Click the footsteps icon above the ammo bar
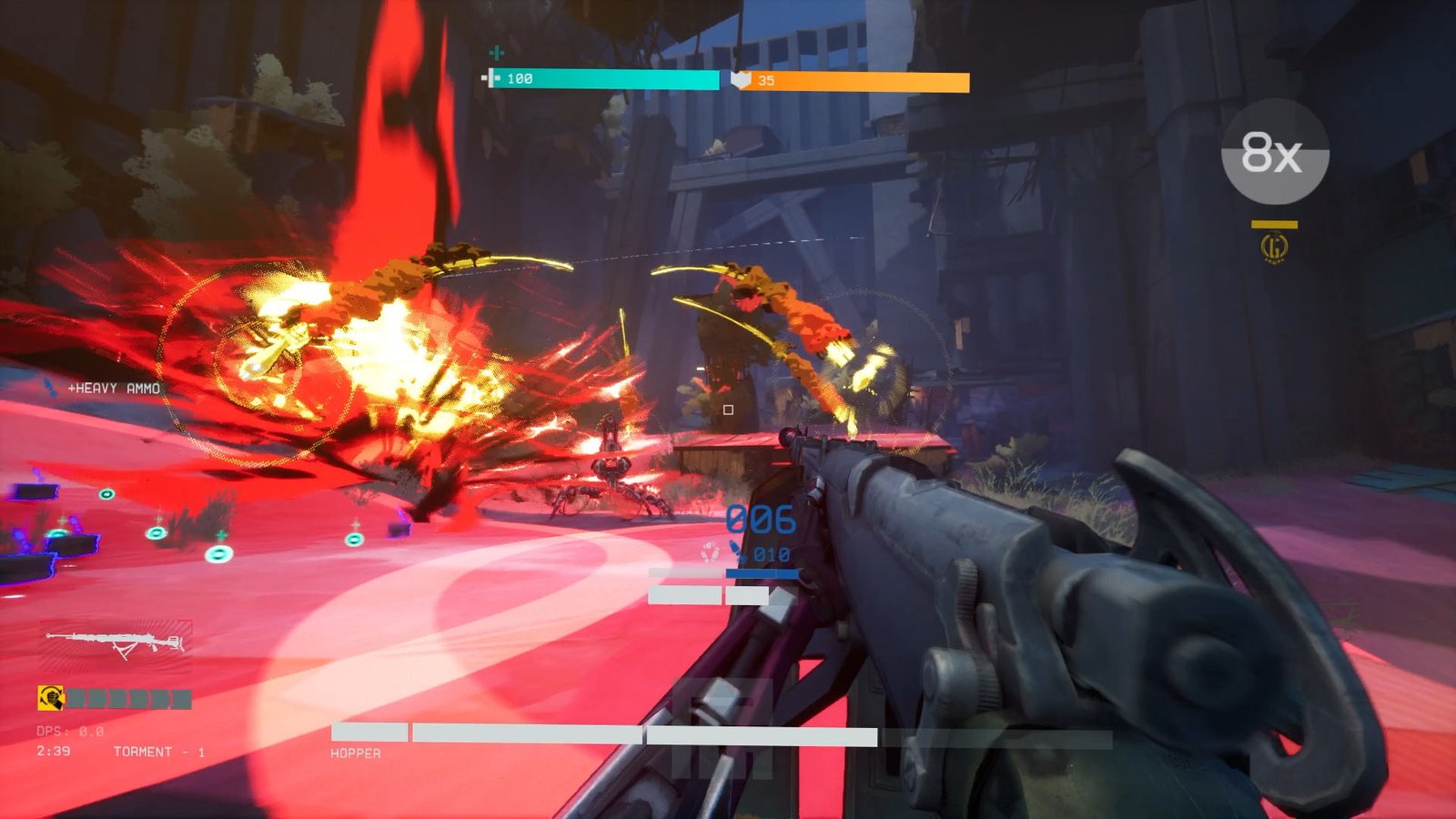 tap(710, 551)
